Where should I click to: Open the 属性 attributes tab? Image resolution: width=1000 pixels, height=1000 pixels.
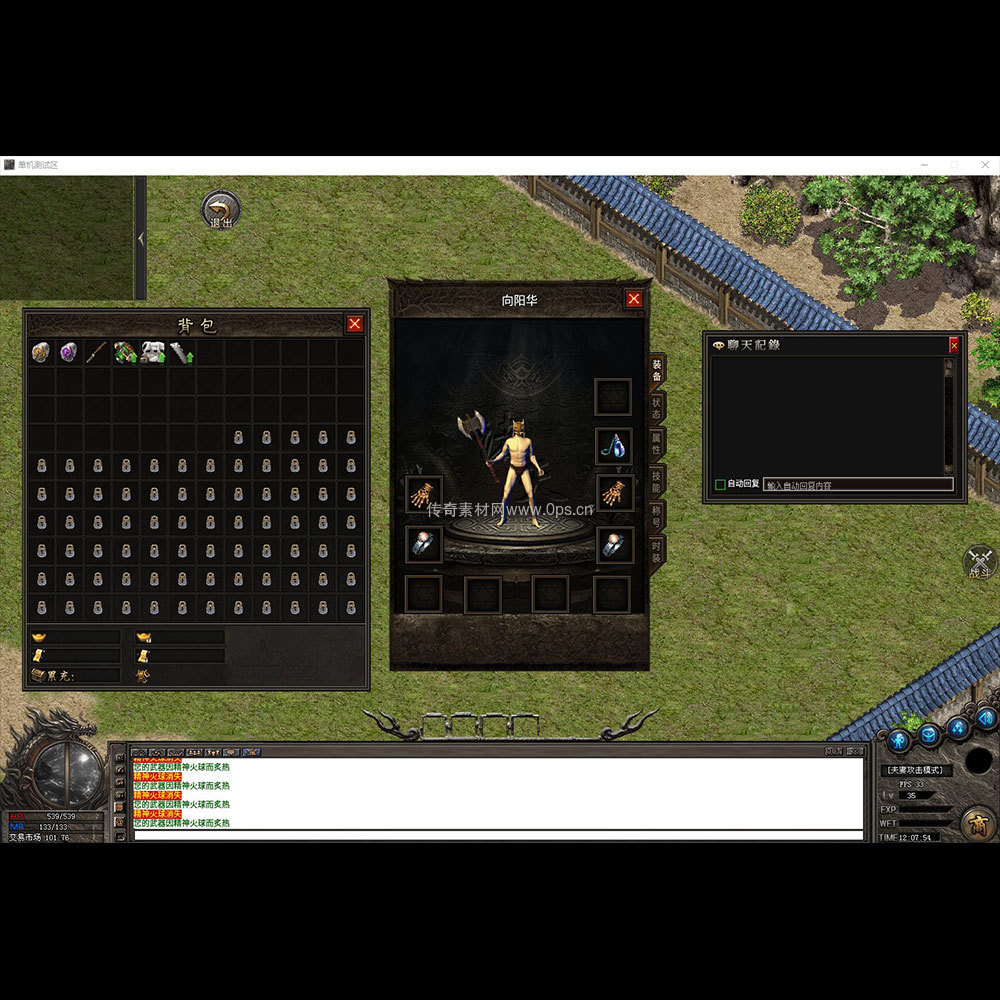tap(656, 443)
